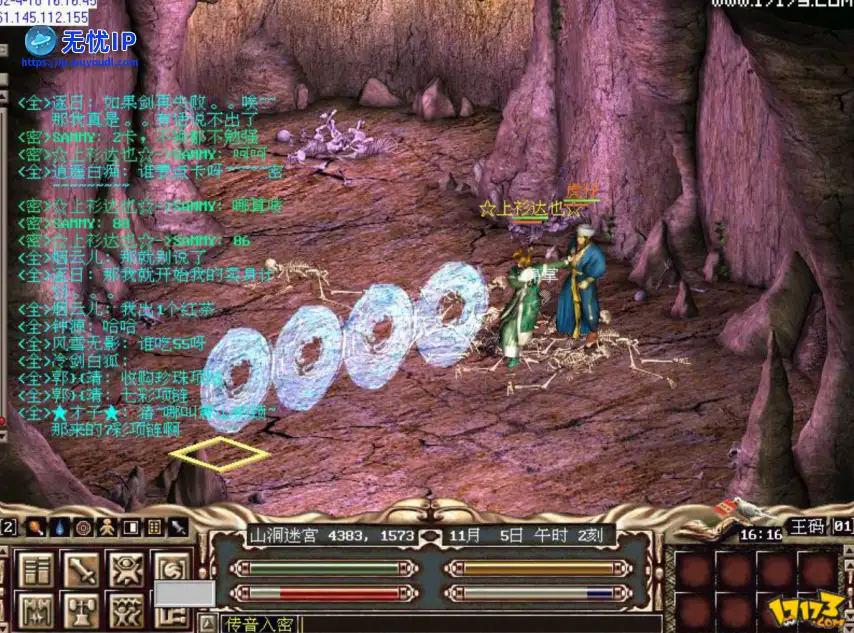This screenshot has height=633, width=854.
Task: Click the gate-shaped icon button
Action: tap(36, 610)
